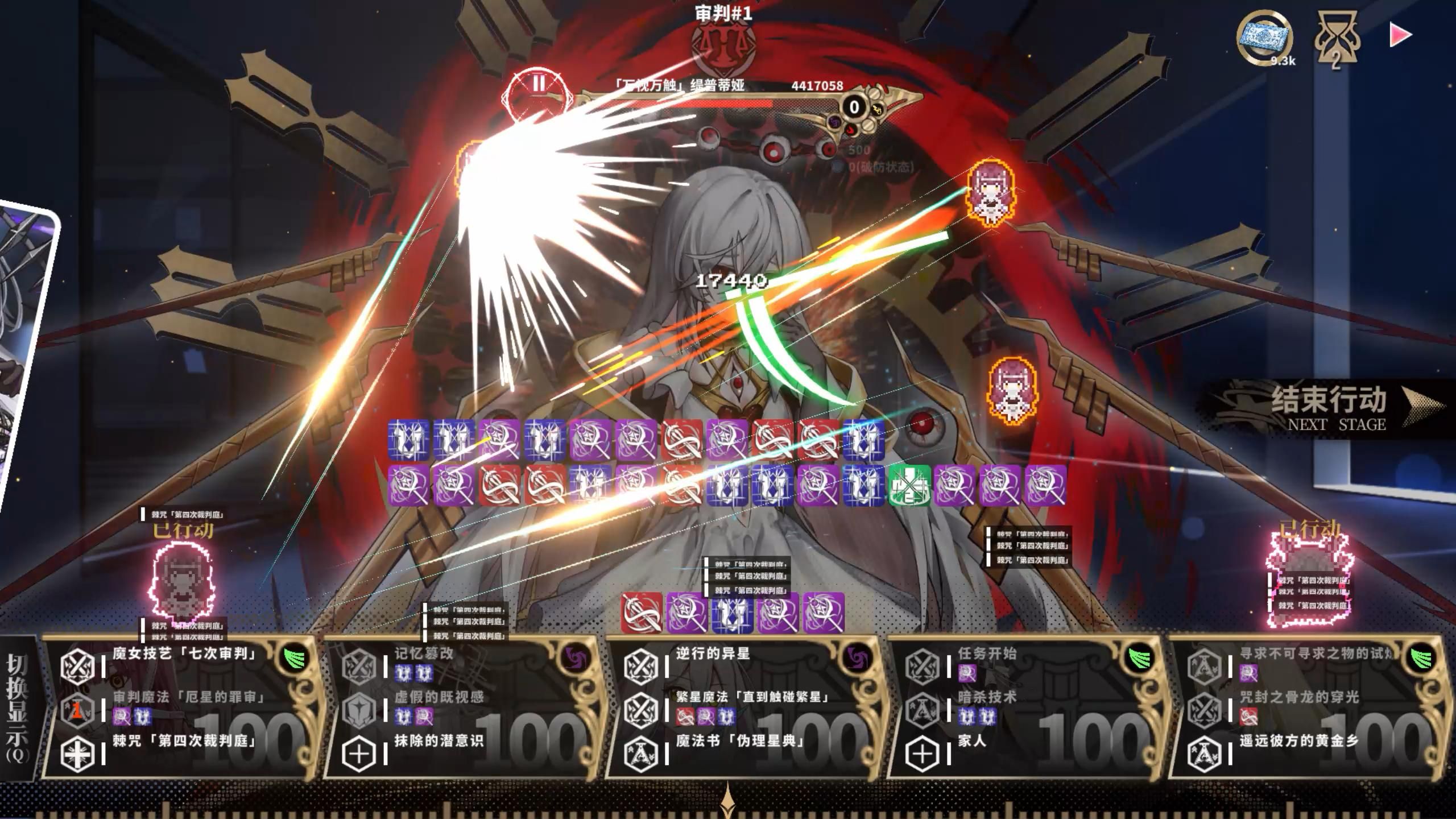
Task: Activate 魔法书「伪理星典」 skill
Action: [739, 742]
